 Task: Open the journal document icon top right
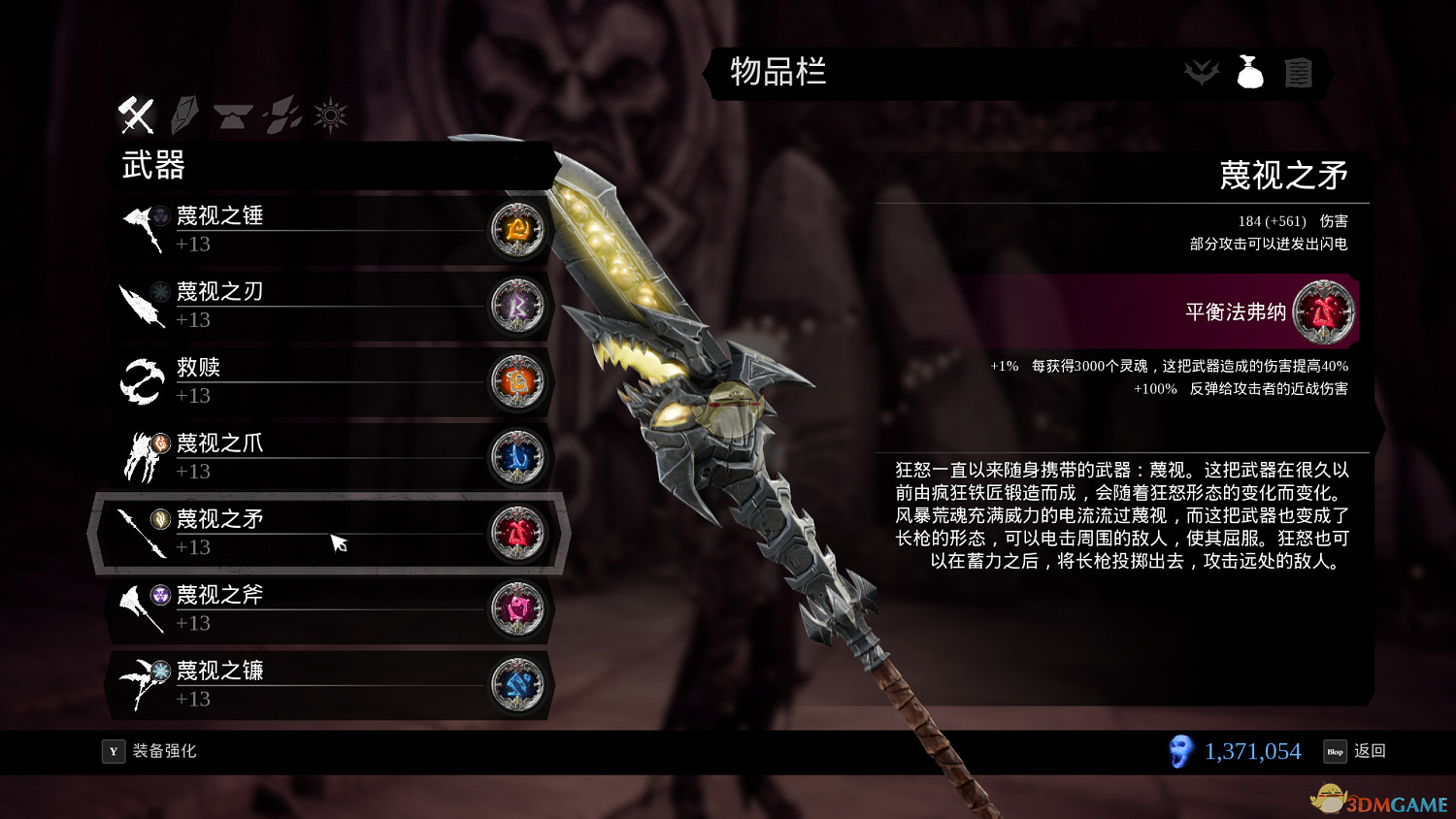1300,72
